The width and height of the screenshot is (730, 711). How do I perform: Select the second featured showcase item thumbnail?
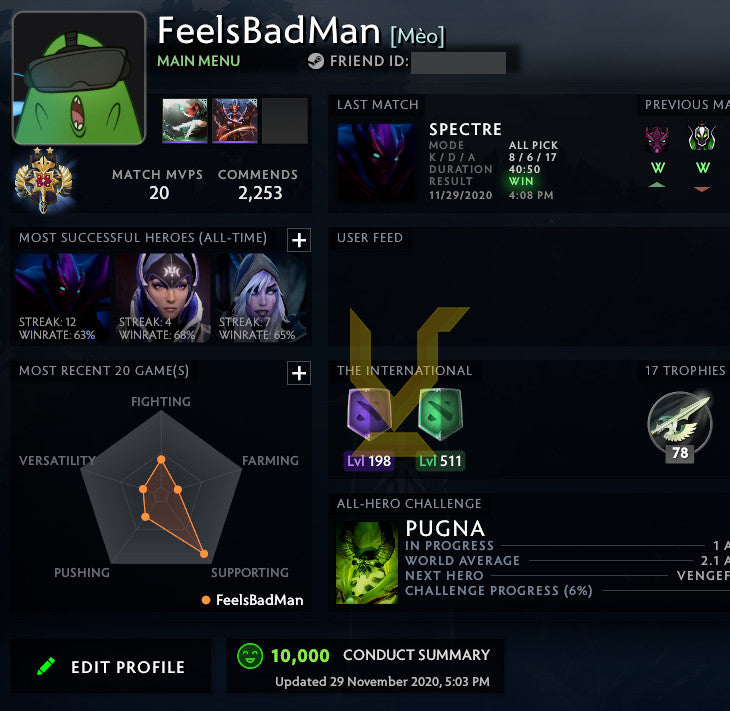pos(234,121)
